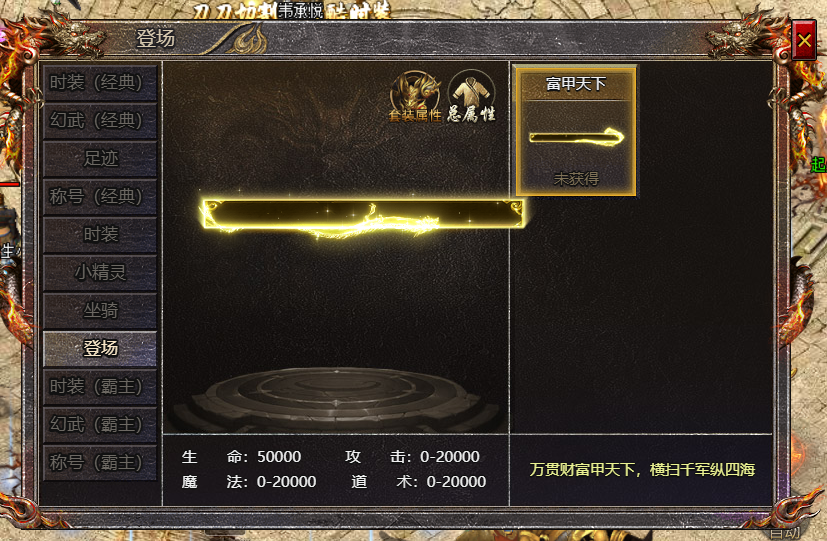827x541 pixels.
Task: Open the 小精灵 tab
Action: [x=100, y=271]
